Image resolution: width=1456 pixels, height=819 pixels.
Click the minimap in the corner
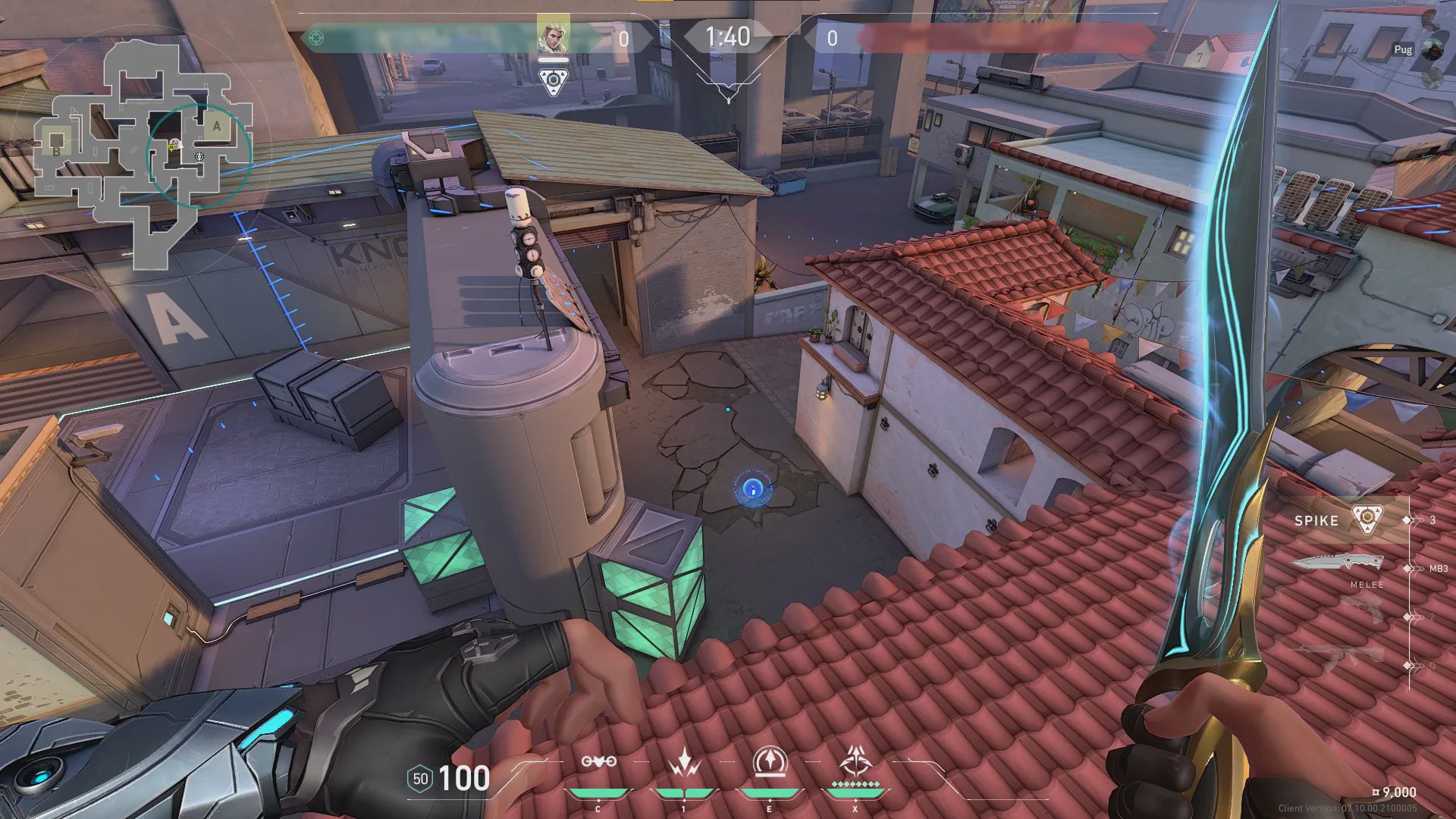click(x=144, y=152)
